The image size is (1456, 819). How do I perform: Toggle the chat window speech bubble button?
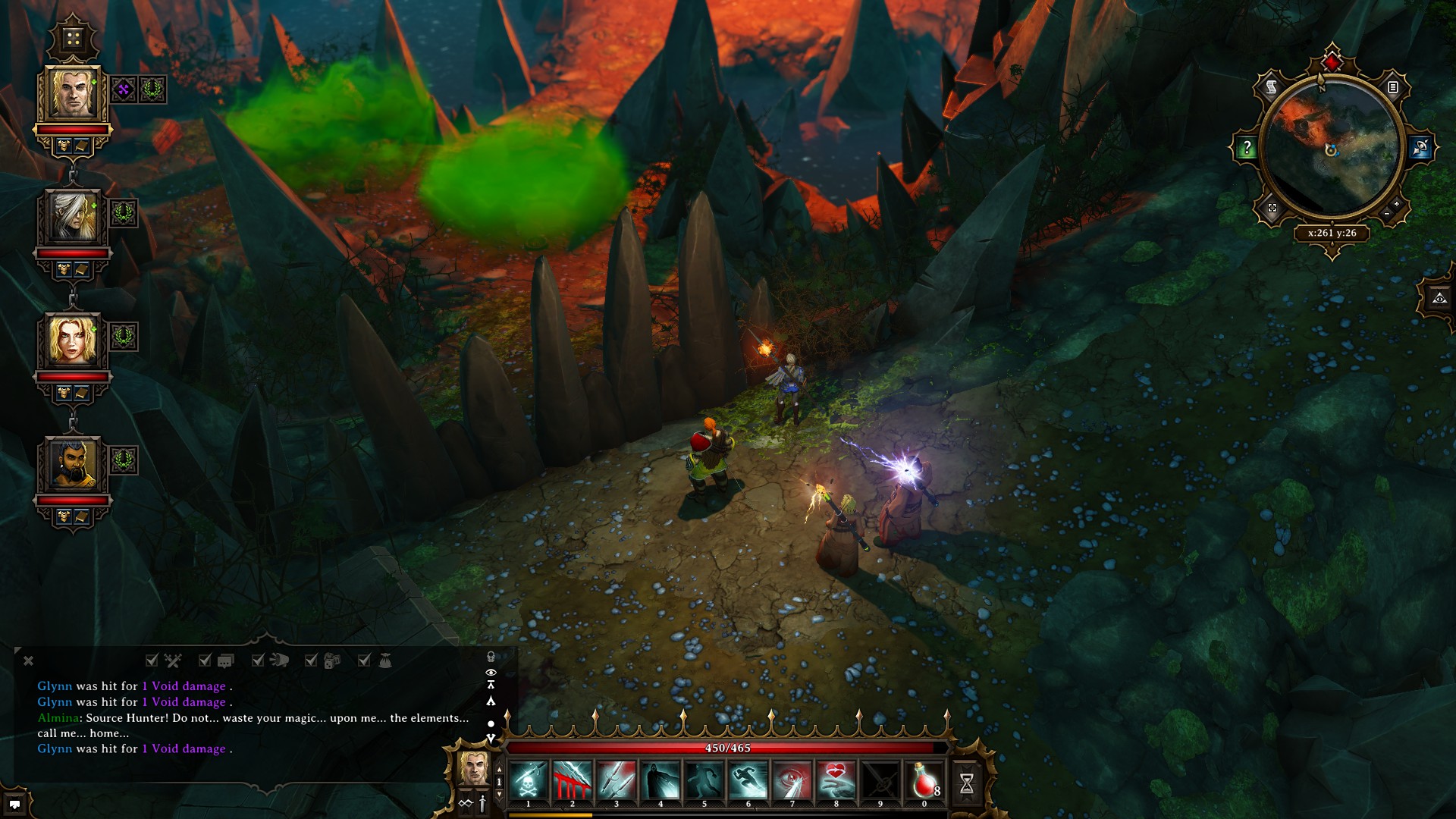tap(14, 805)
